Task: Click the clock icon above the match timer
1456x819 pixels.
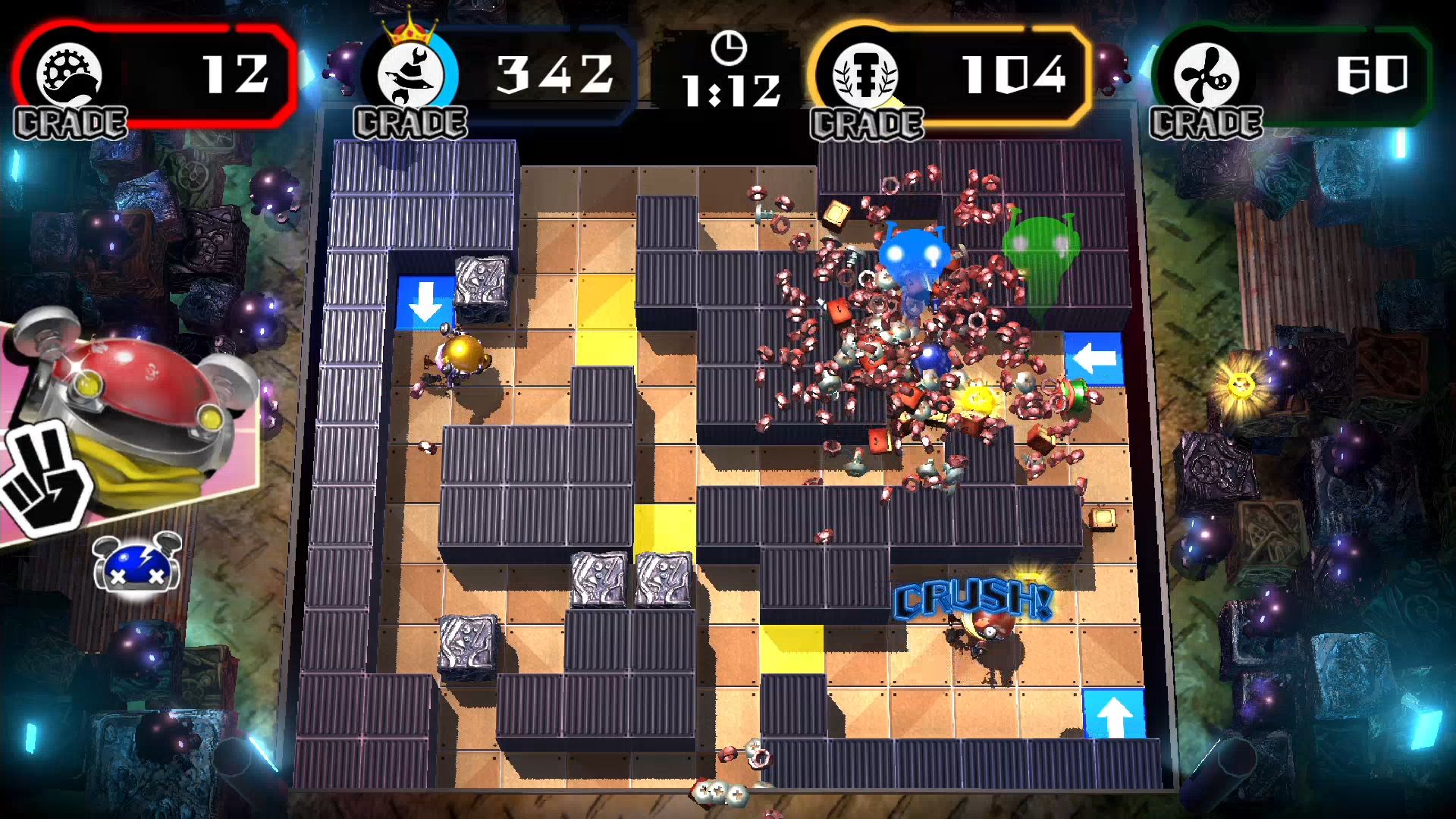Action: [730, 49]
